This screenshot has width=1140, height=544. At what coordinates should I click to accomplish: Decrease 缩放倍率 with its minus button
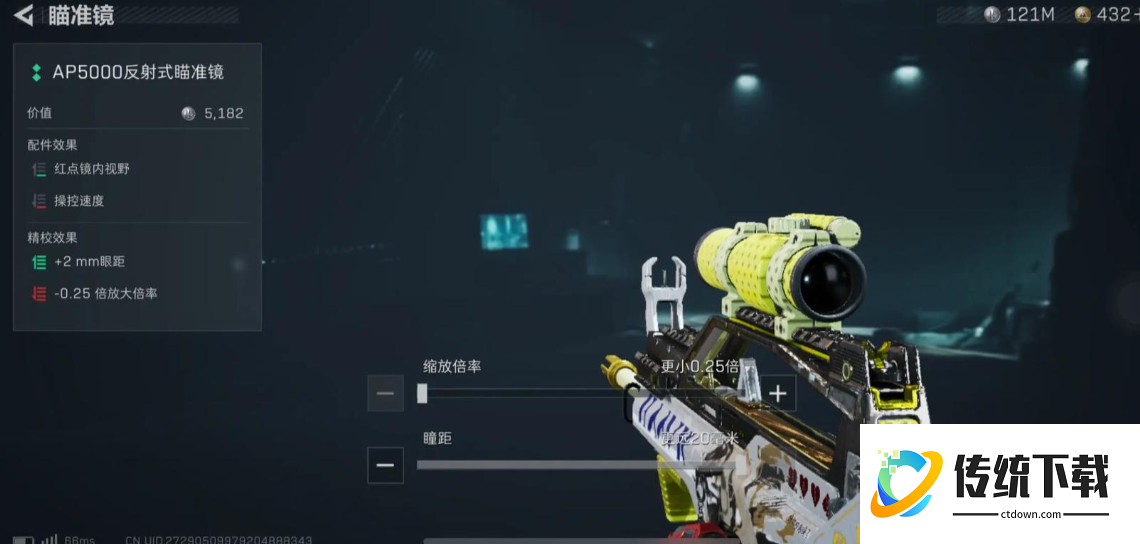click(385, 393)
